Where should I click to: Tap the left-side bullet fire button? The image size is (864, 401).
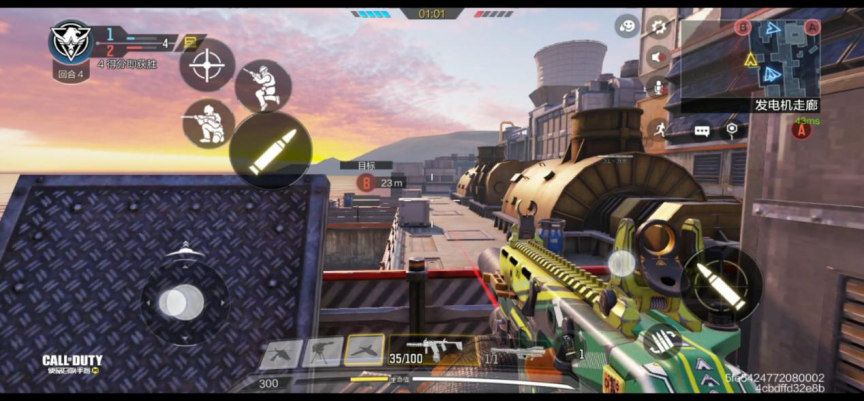tap(270, 151)
